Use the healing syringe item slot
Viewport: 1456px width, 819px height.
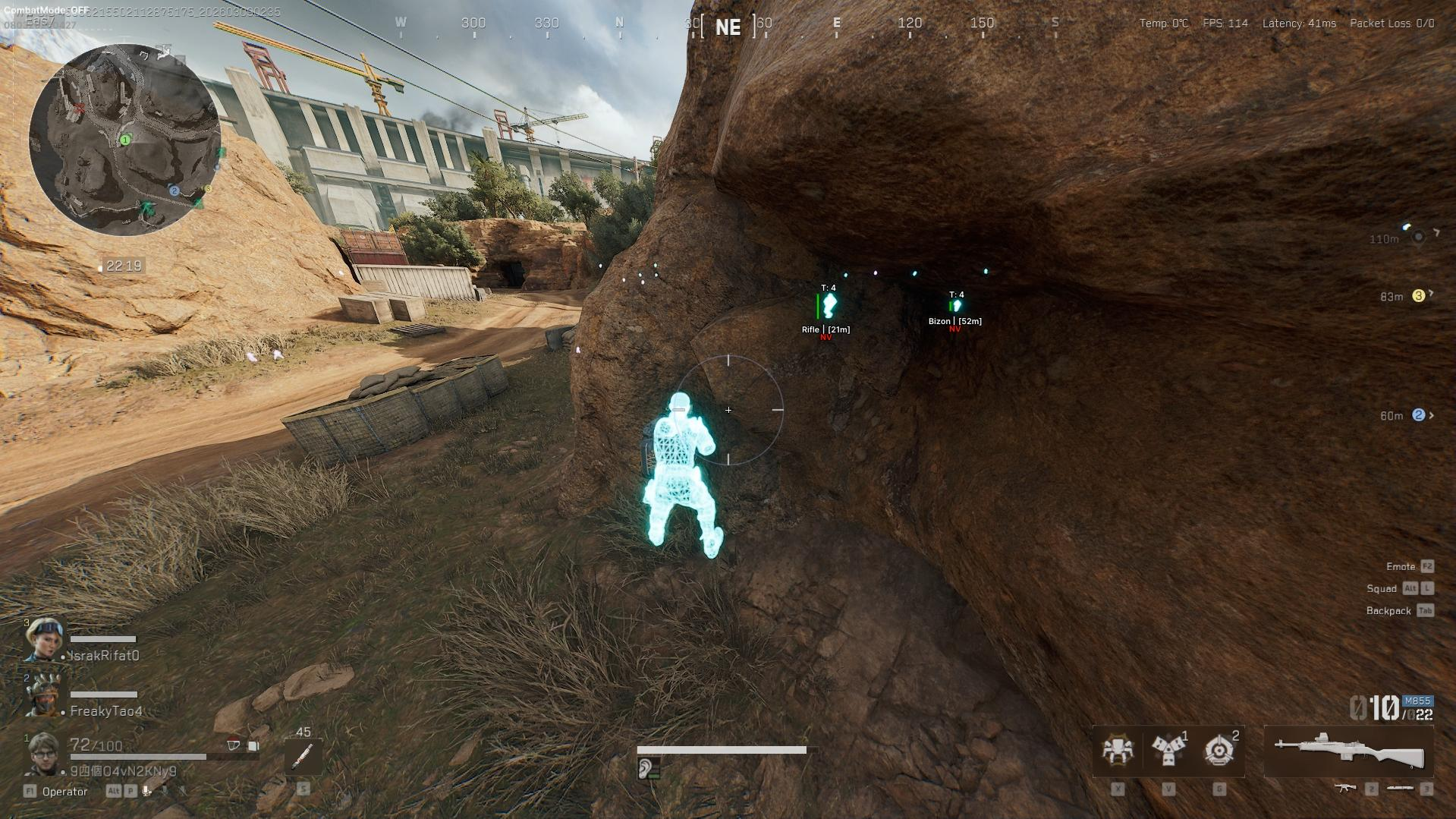[303, 755]
